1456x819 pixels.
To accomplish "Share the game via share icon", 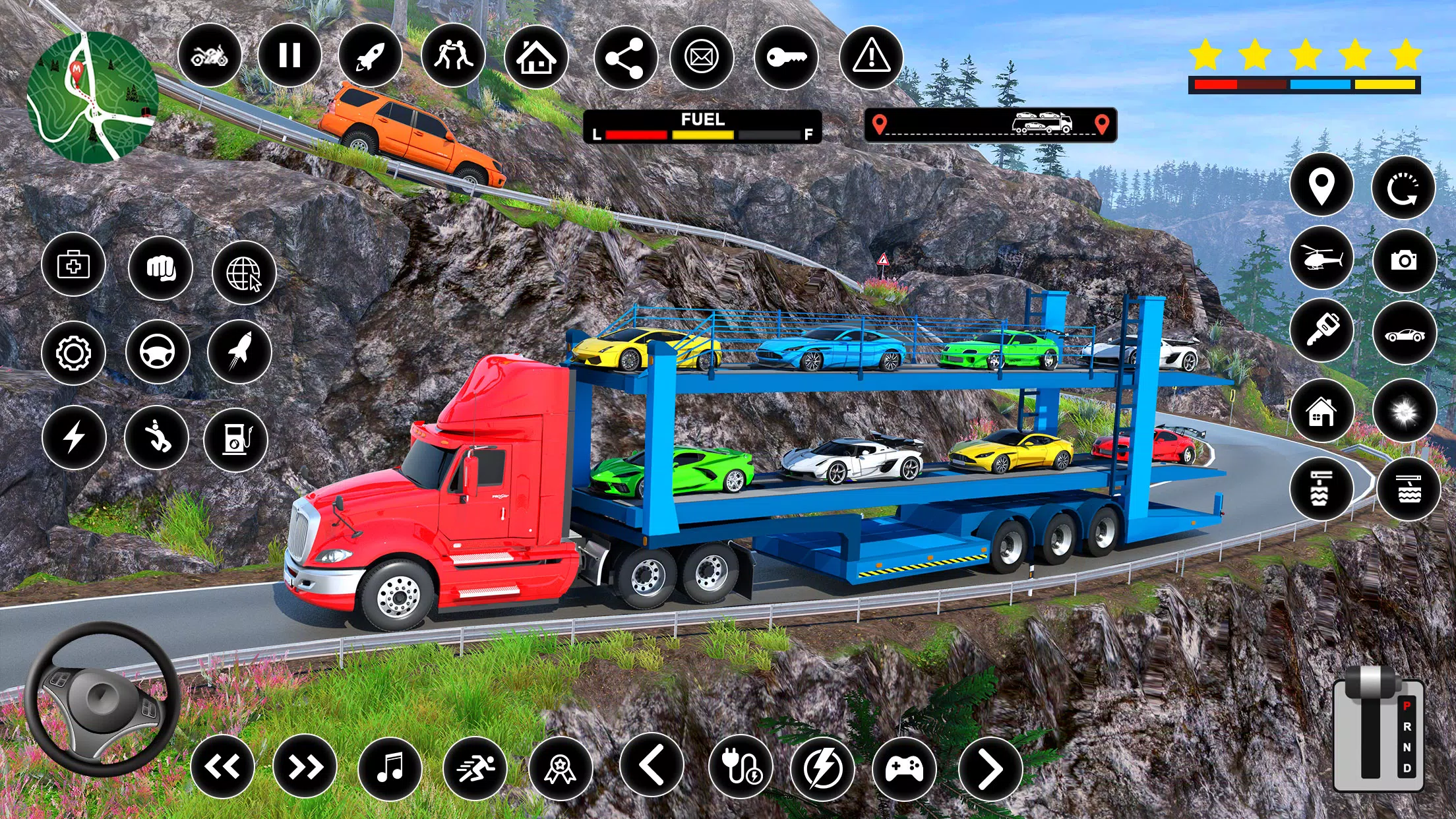I will click(625, 58).
